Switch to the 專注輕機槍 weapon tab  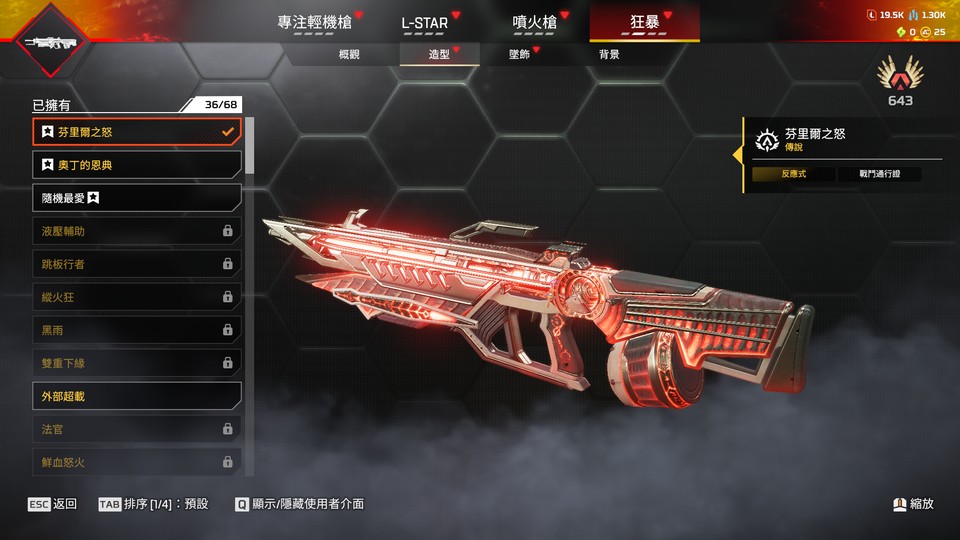click(315, 22)
